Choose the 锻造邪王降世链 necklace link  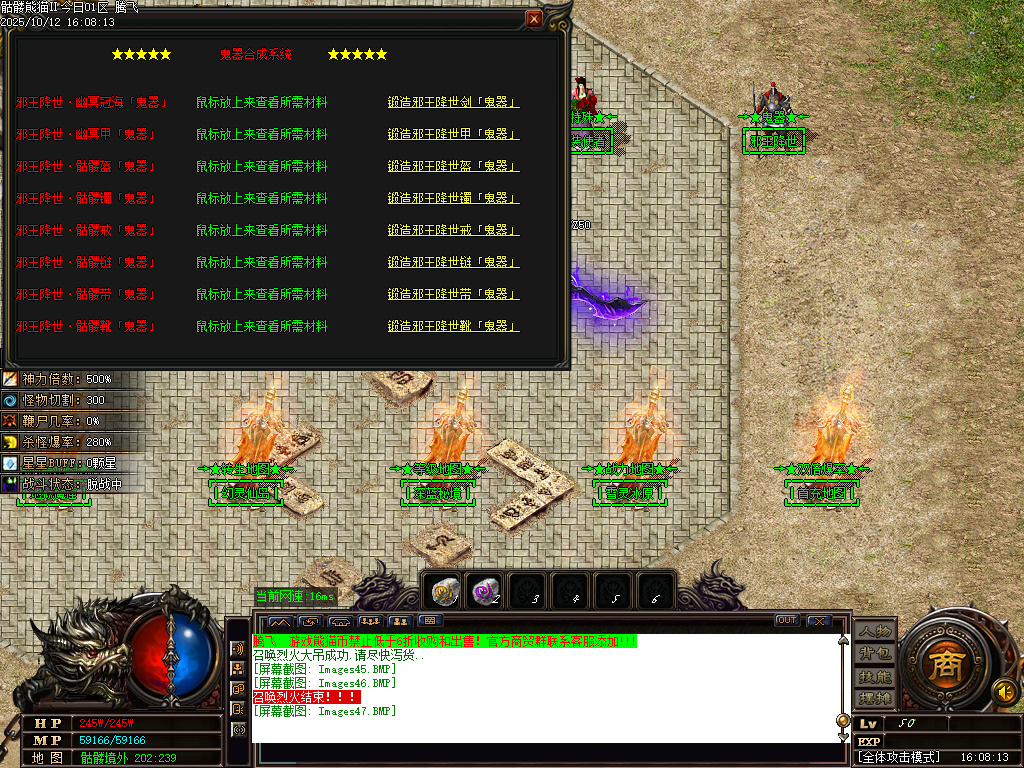point(453,262)
